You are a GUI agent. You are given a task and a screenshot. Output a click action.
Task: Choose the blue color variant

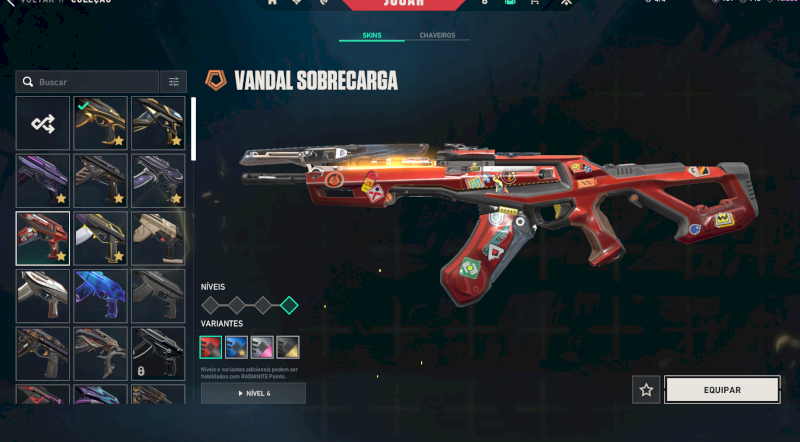click(237, 347)
